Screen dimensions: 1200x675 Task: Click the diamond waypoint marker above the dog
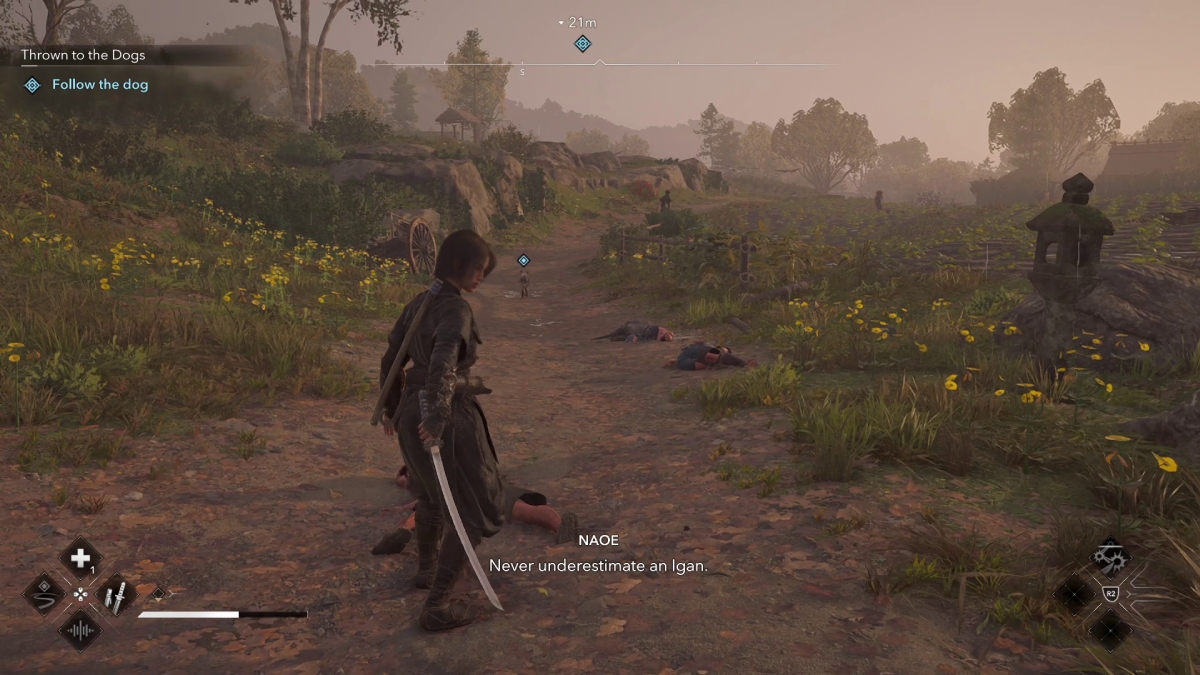523,260
